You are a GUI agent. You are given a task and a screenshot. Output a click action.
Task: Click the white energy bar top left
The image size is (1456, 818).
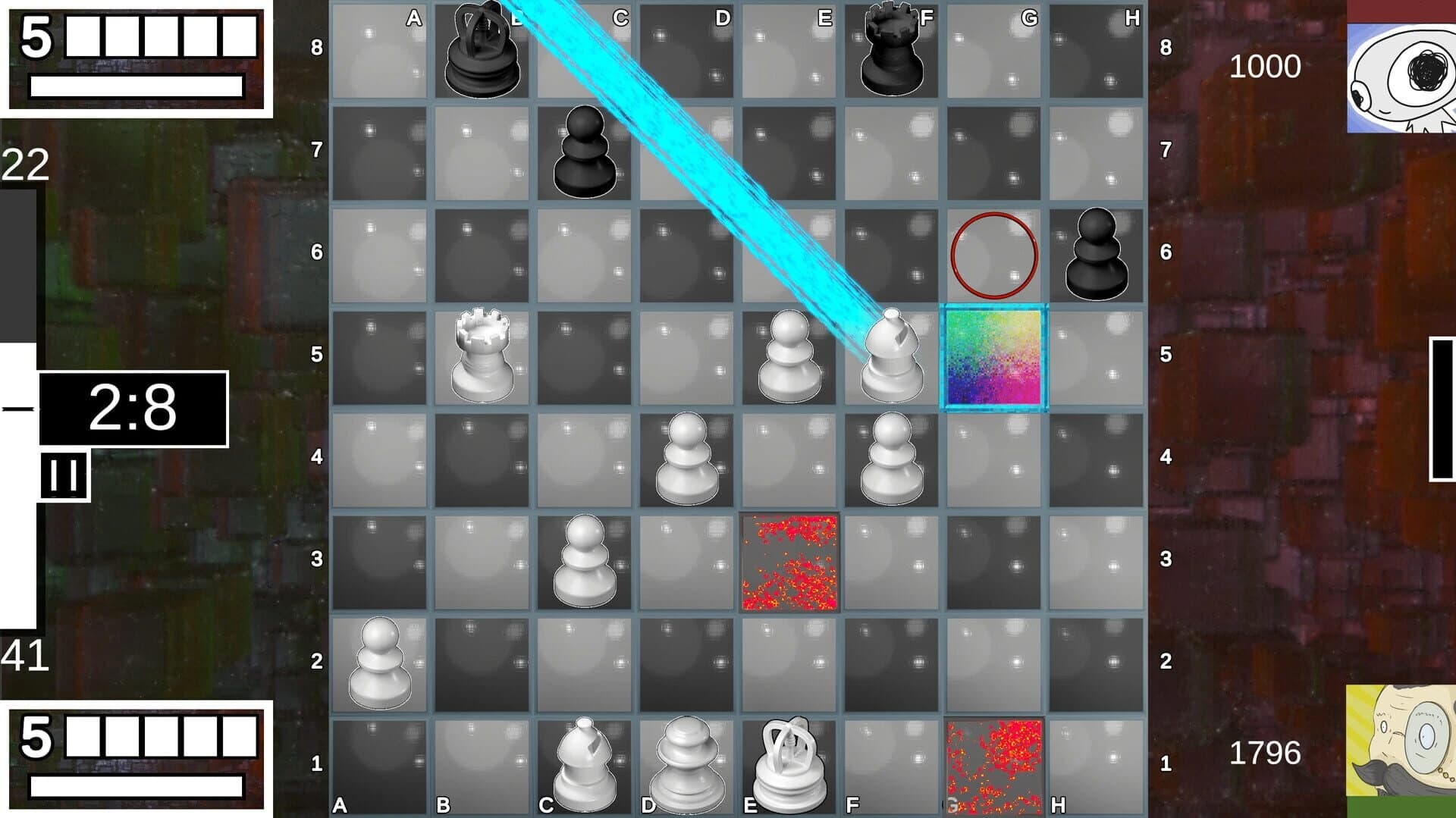(x=135, y=86)
